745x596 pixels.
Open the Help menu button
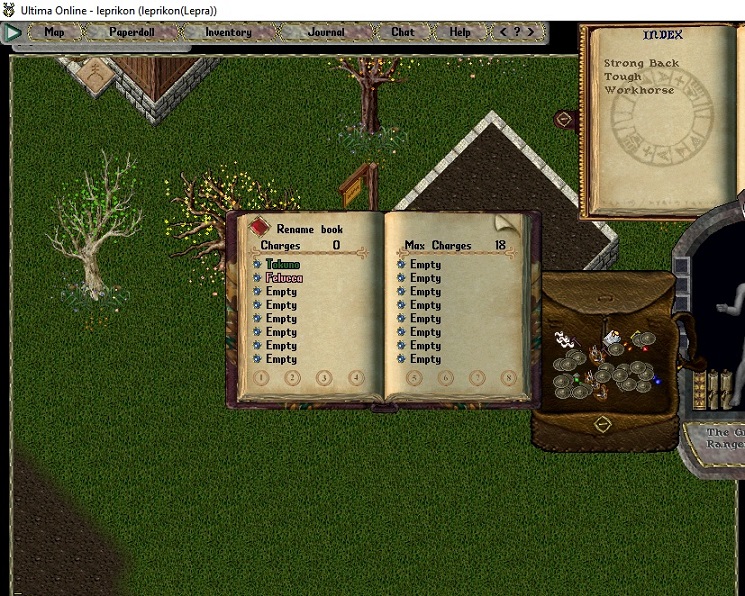(460, 32)
